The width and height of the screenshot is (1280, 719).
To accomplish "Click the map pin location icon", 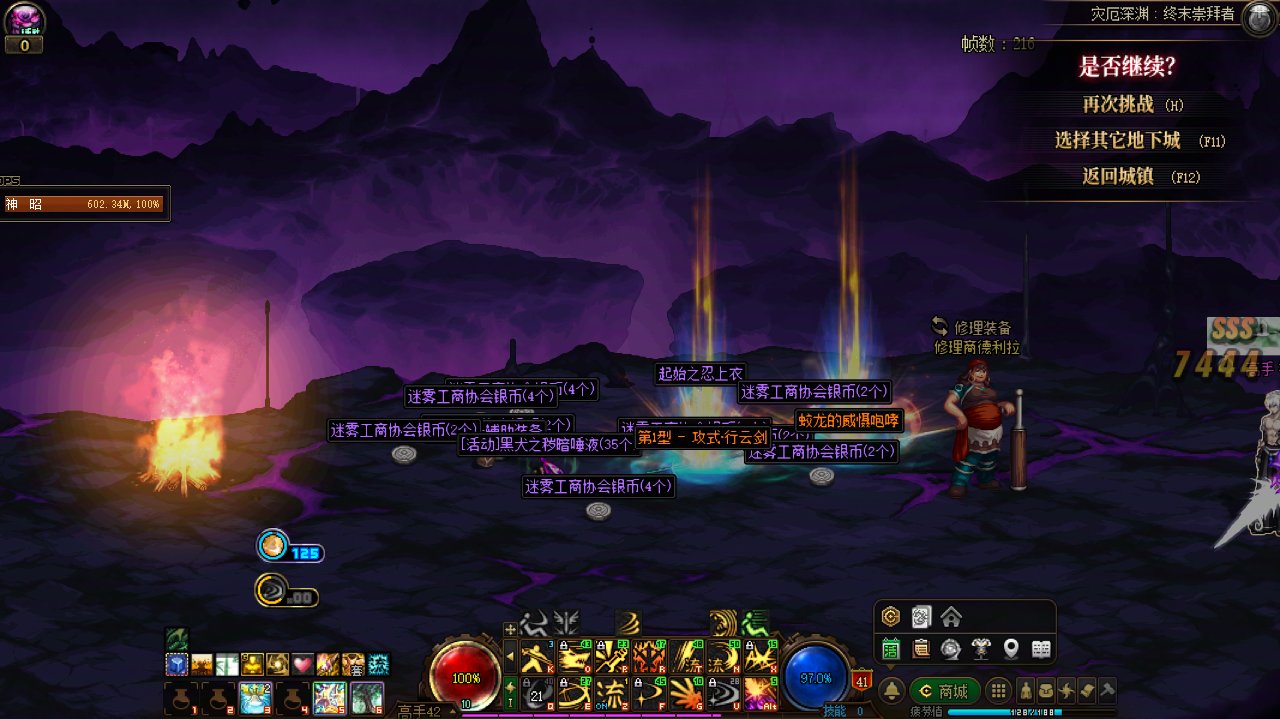I will pos(1011,649).
